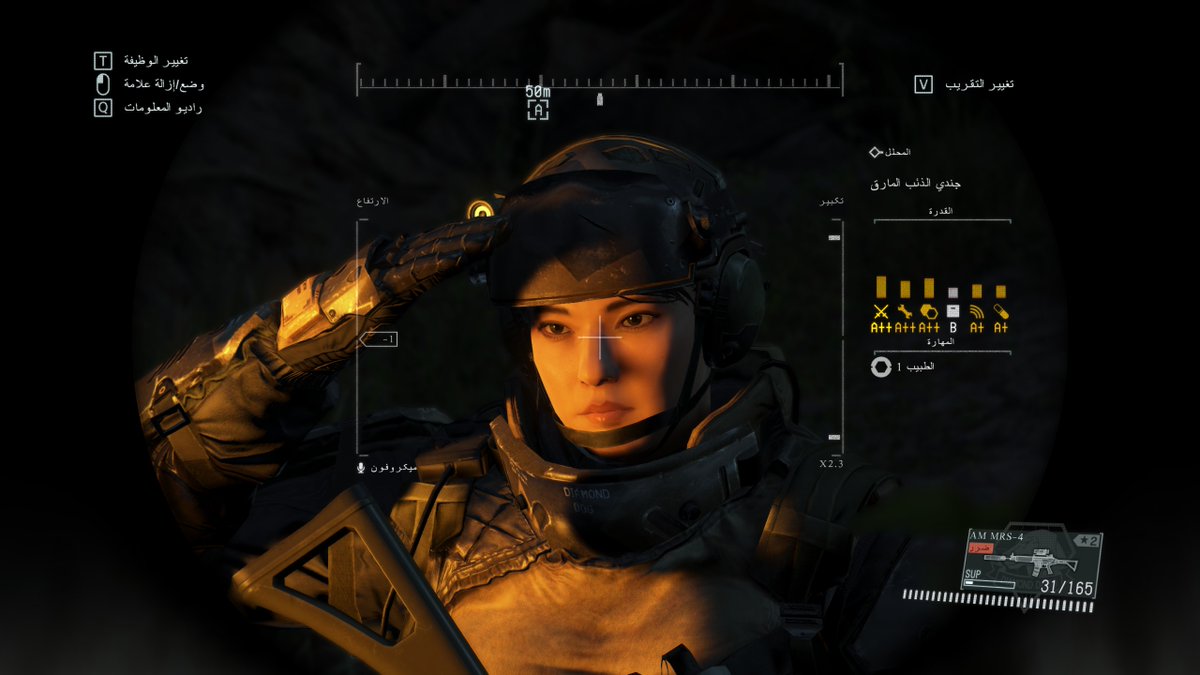Click the directional microphone icon

click(x=361, y=468)
